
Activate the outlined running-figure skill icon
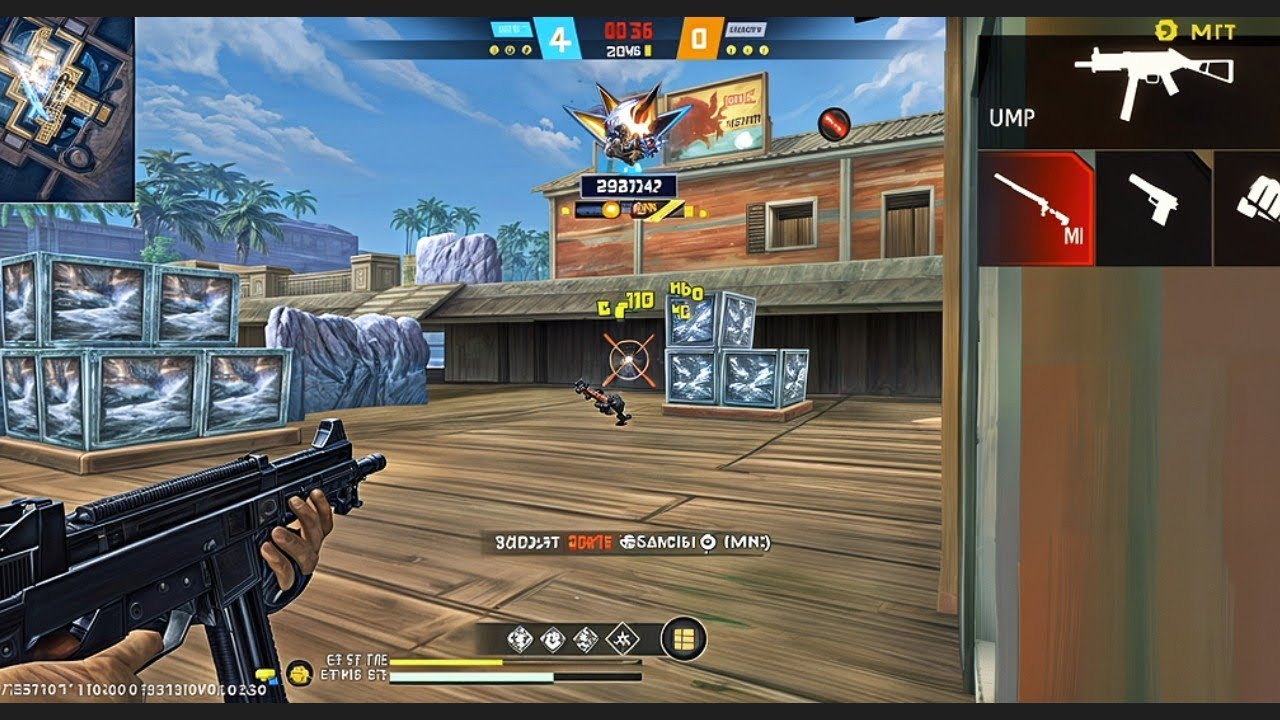click(622, 638)
